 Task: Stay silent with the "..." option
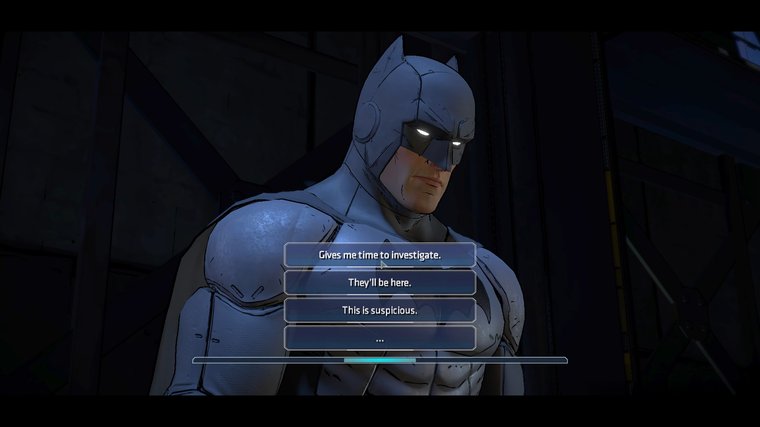pos(379,338)
